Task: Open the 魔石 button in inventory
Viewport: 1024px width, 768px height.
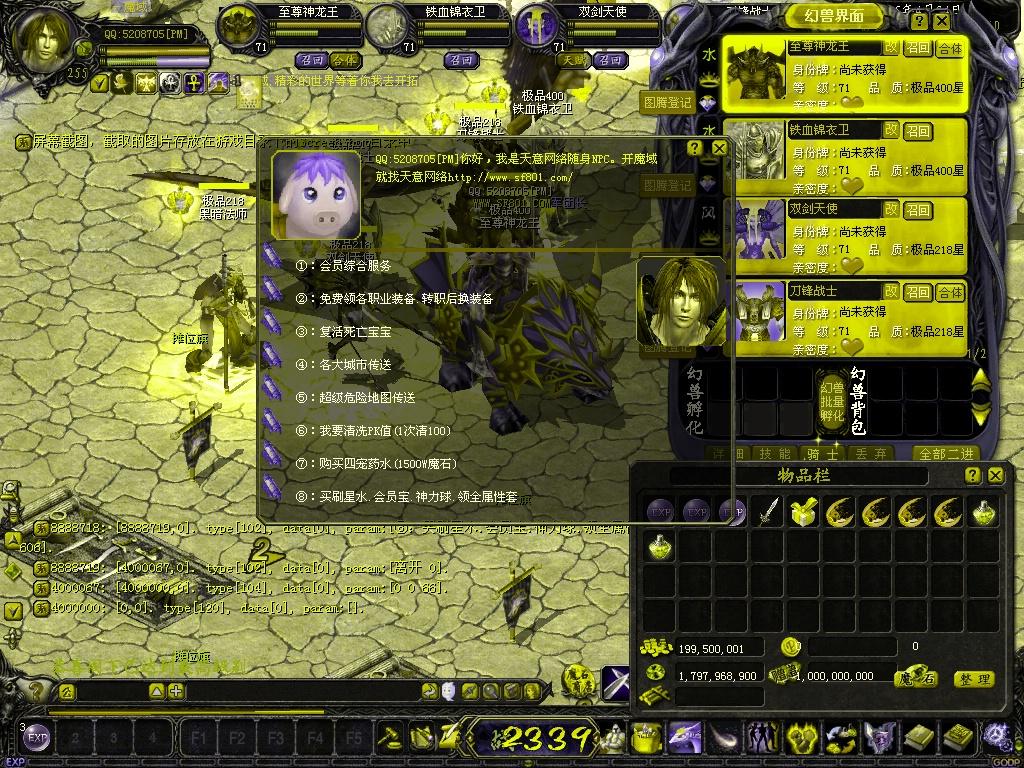Action: [915, 678]
